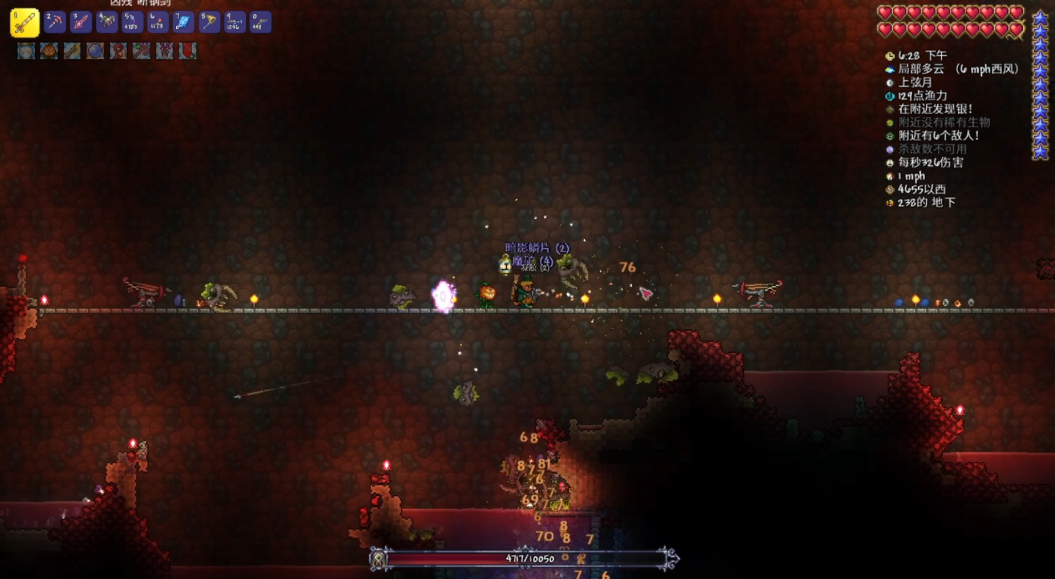Select the golden sword in hotbar slot 1

click(25, 22)
